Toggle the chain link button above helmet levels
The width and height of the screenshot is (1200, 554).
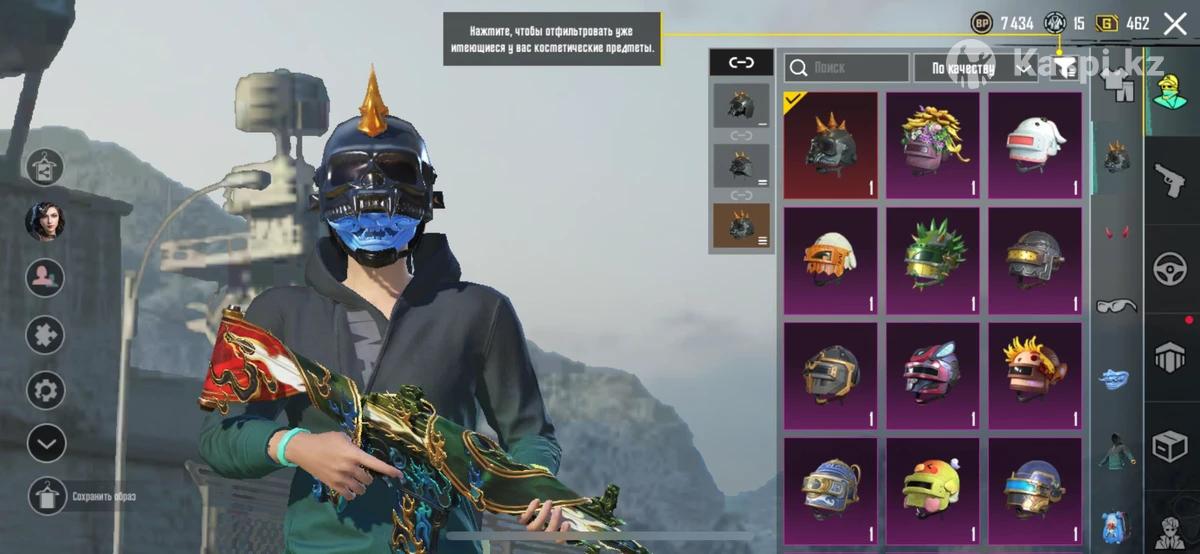click(x=741, y=63)
